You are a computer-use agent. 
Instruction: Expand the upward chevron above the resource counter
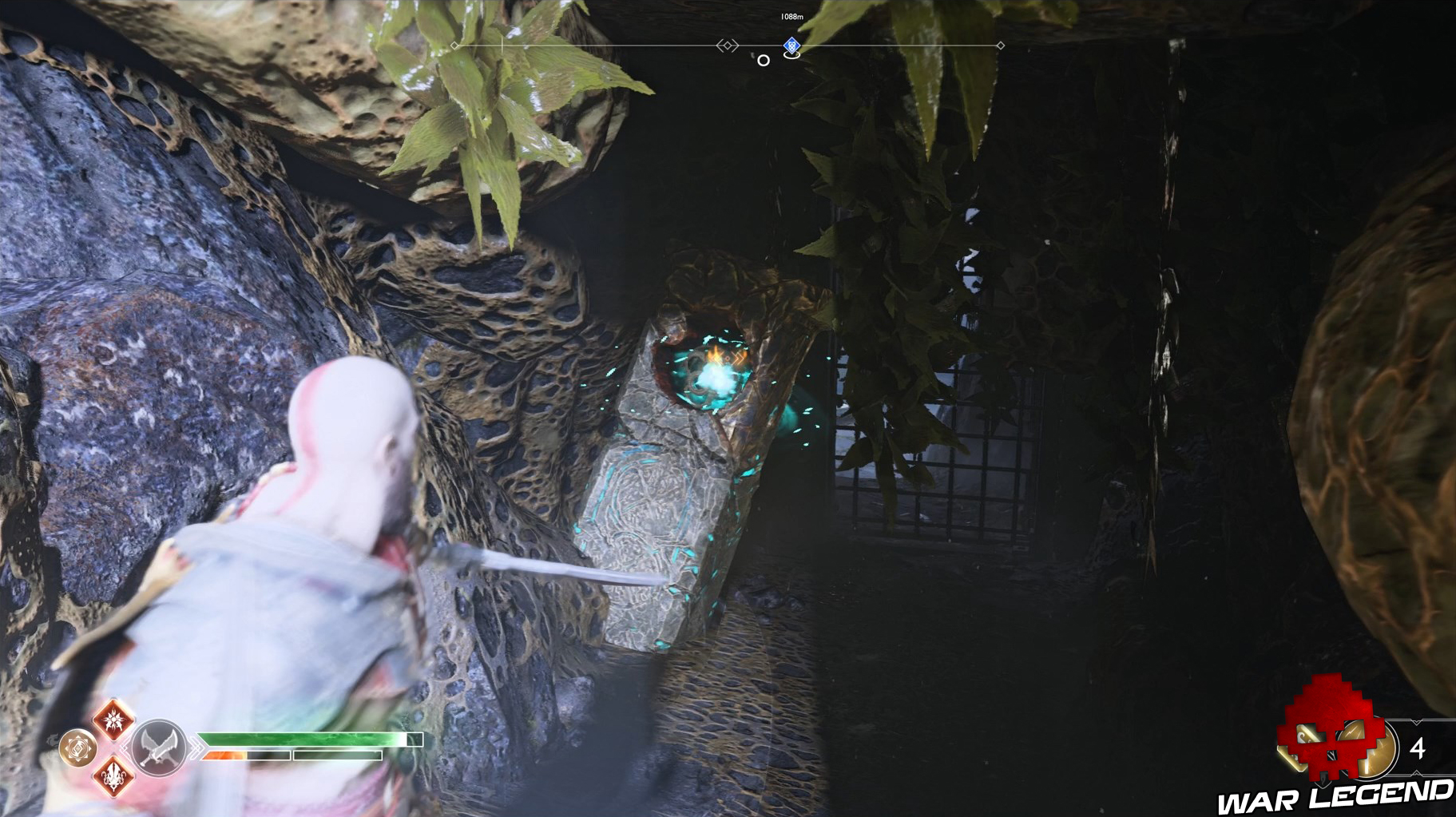pyautogui.click(x=1416, y=721)
